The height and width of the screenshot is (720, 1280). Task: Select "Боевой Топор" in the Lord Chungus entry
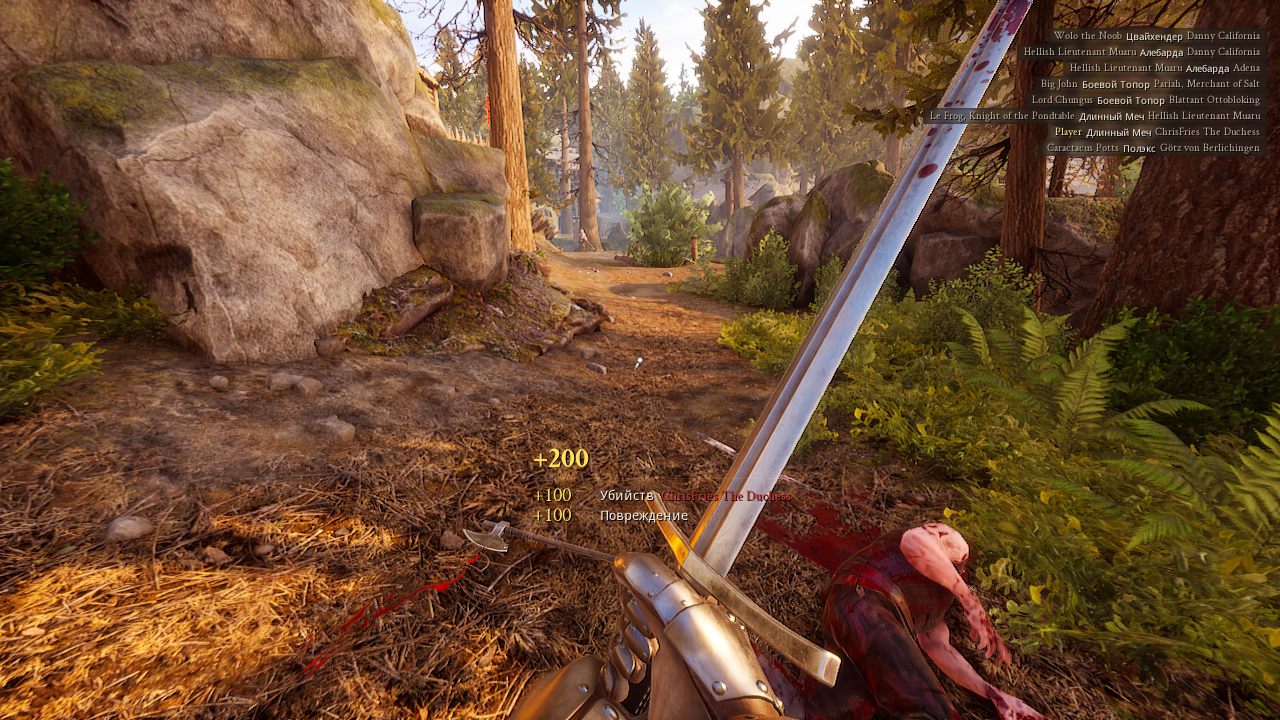click(1129, 100)
